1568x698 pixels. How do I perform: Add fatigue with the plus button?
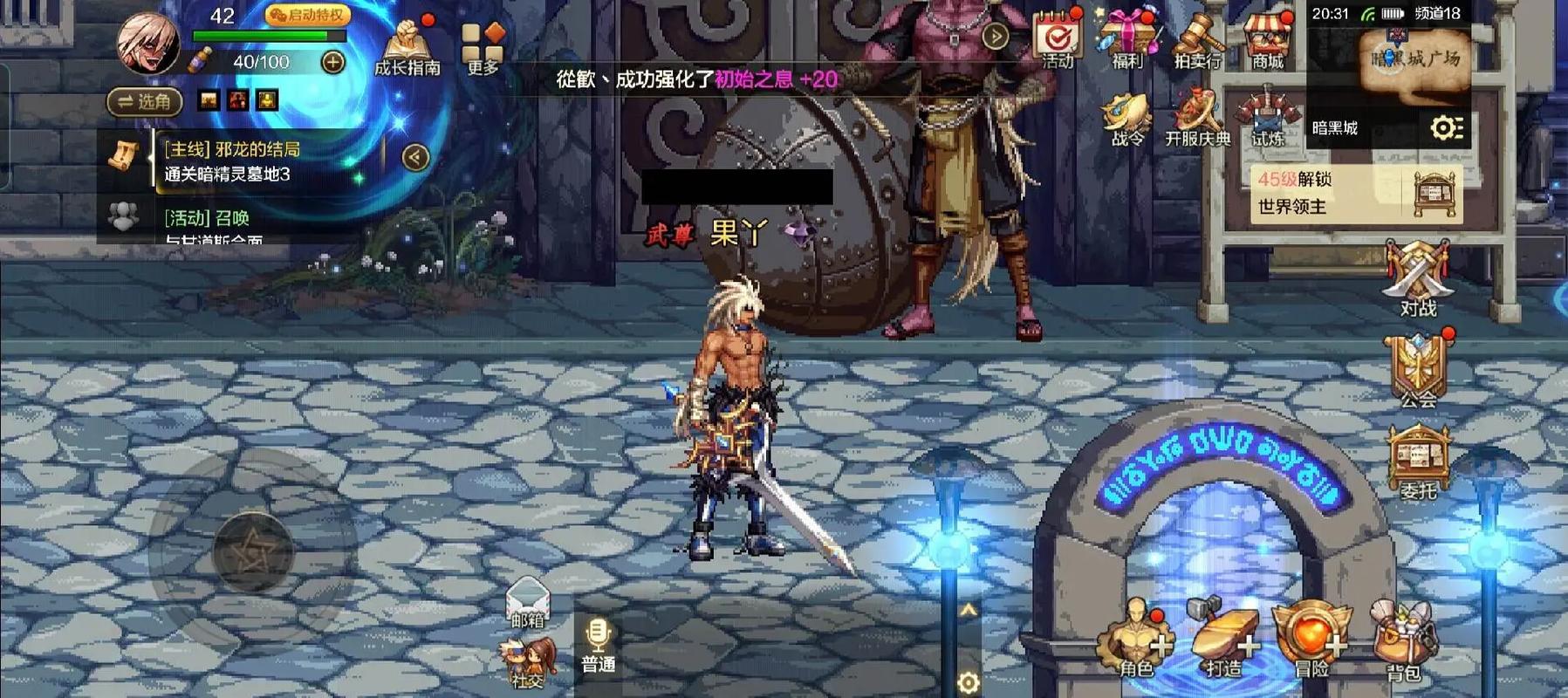[x=333, y=62]
